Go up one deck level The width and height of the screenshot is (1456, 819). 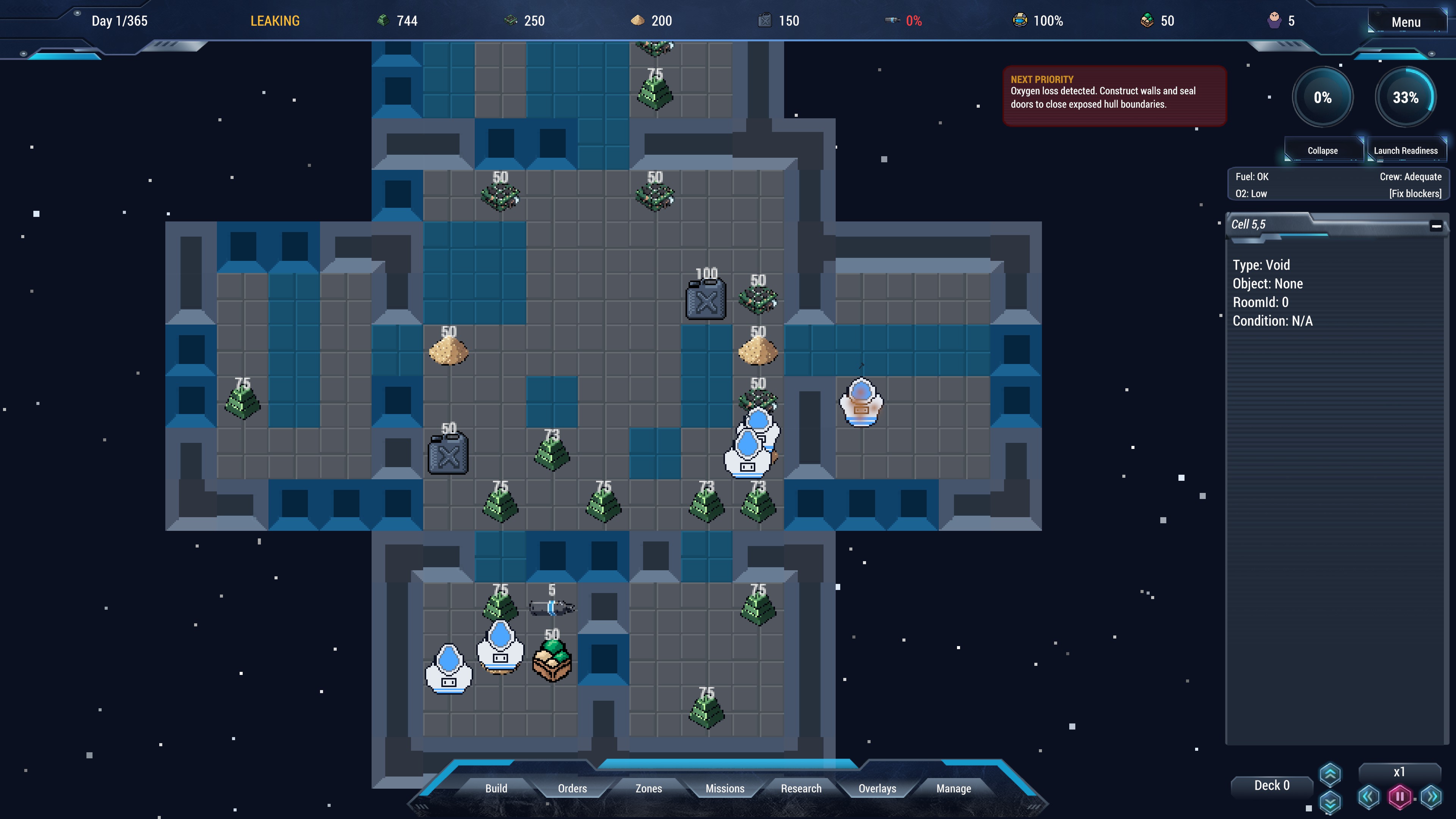click(x=1330, y=774)
